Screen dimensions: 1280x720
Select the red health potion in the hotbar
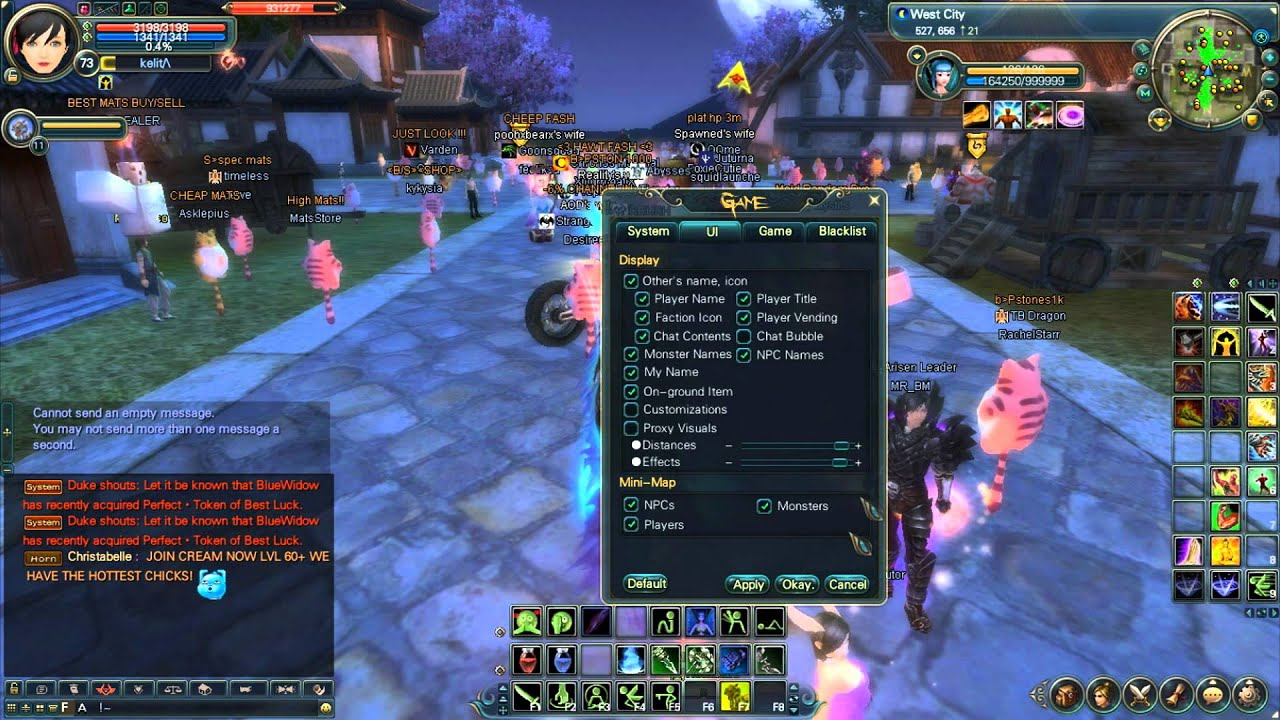[x=525, y=658]
